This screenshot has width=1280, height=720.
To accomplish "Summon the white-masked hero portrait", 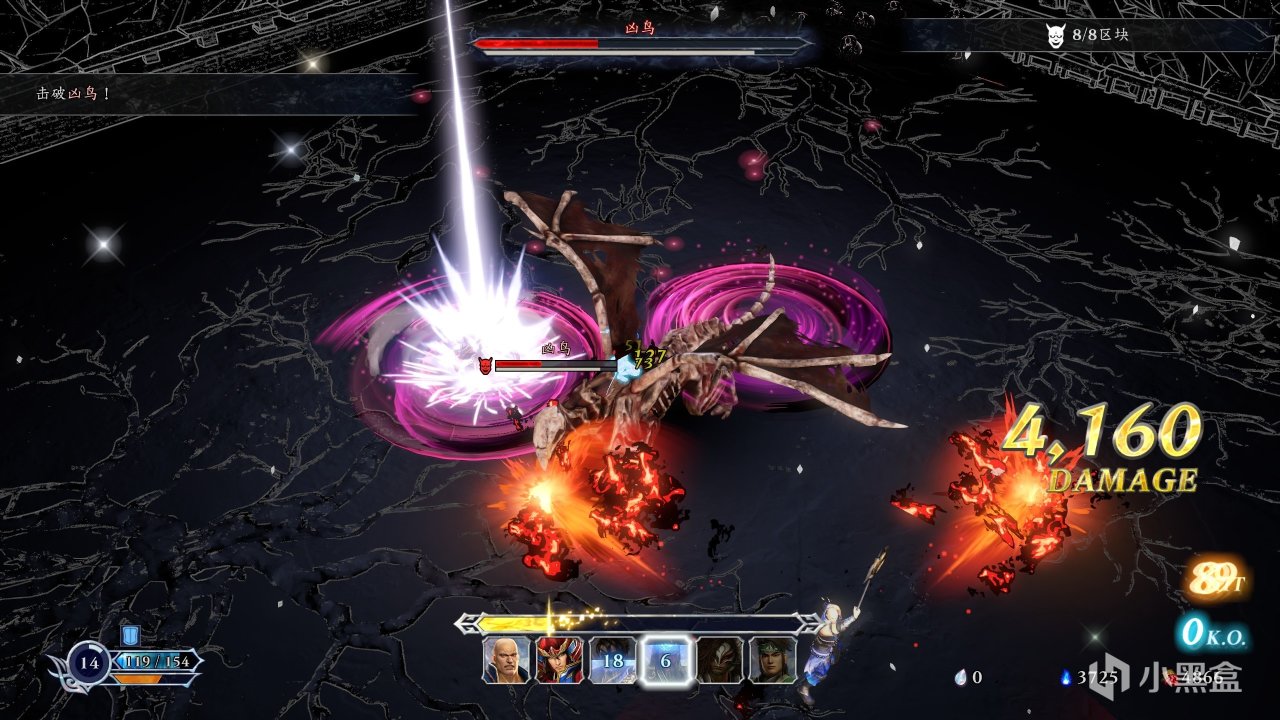I will pyautogui.click(x=720, y=660).
